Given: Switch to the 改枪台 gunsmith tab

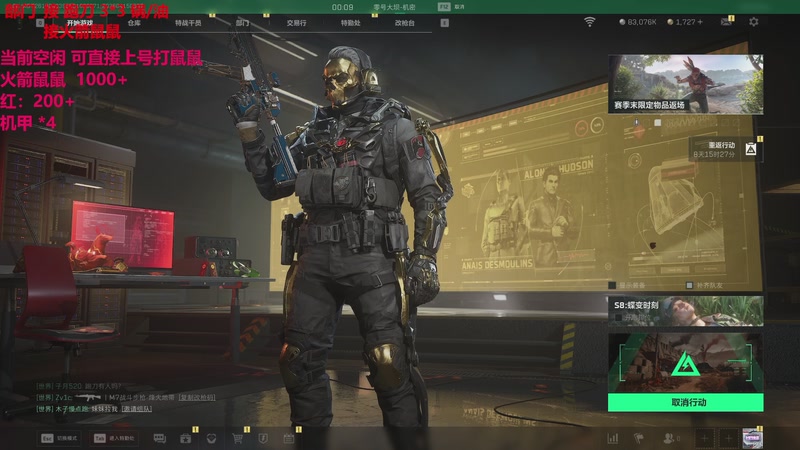Looking at the screenshot, I should point(403,21).
